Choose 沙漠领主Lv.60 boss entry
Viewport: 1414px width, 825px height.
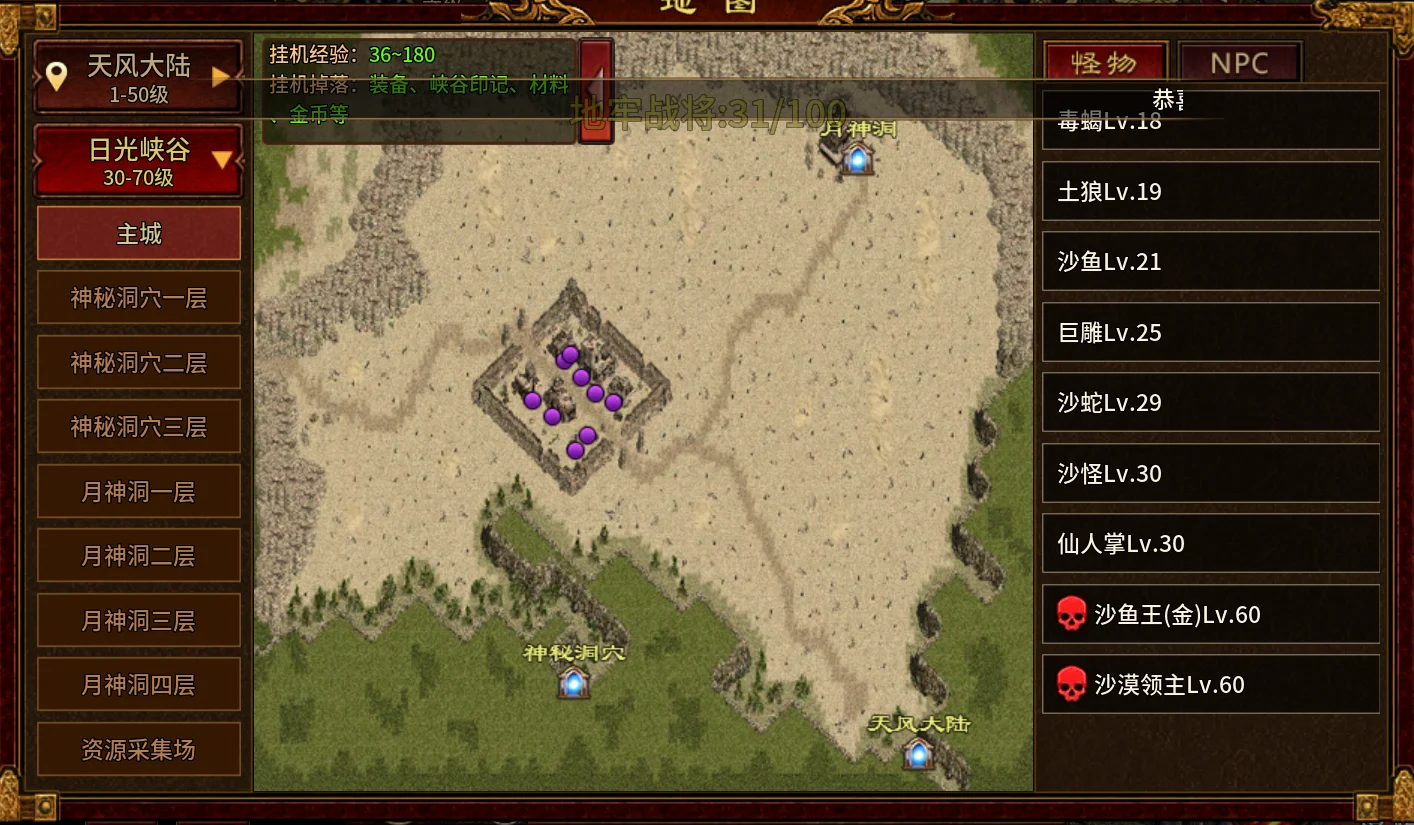[x=1210, y=685]
